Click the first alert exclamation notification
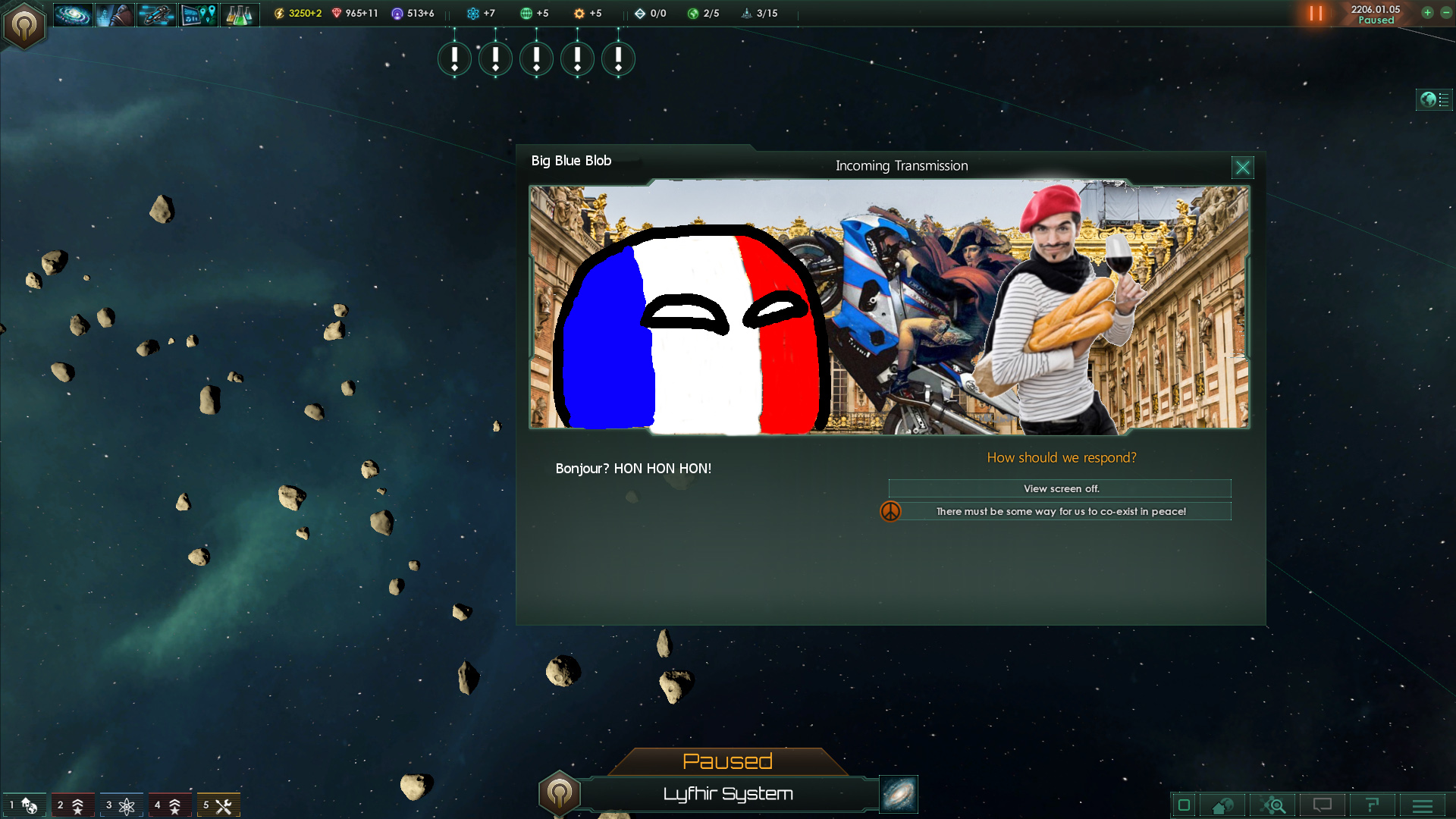This screenshot has width=1456, height=819. 454,58
